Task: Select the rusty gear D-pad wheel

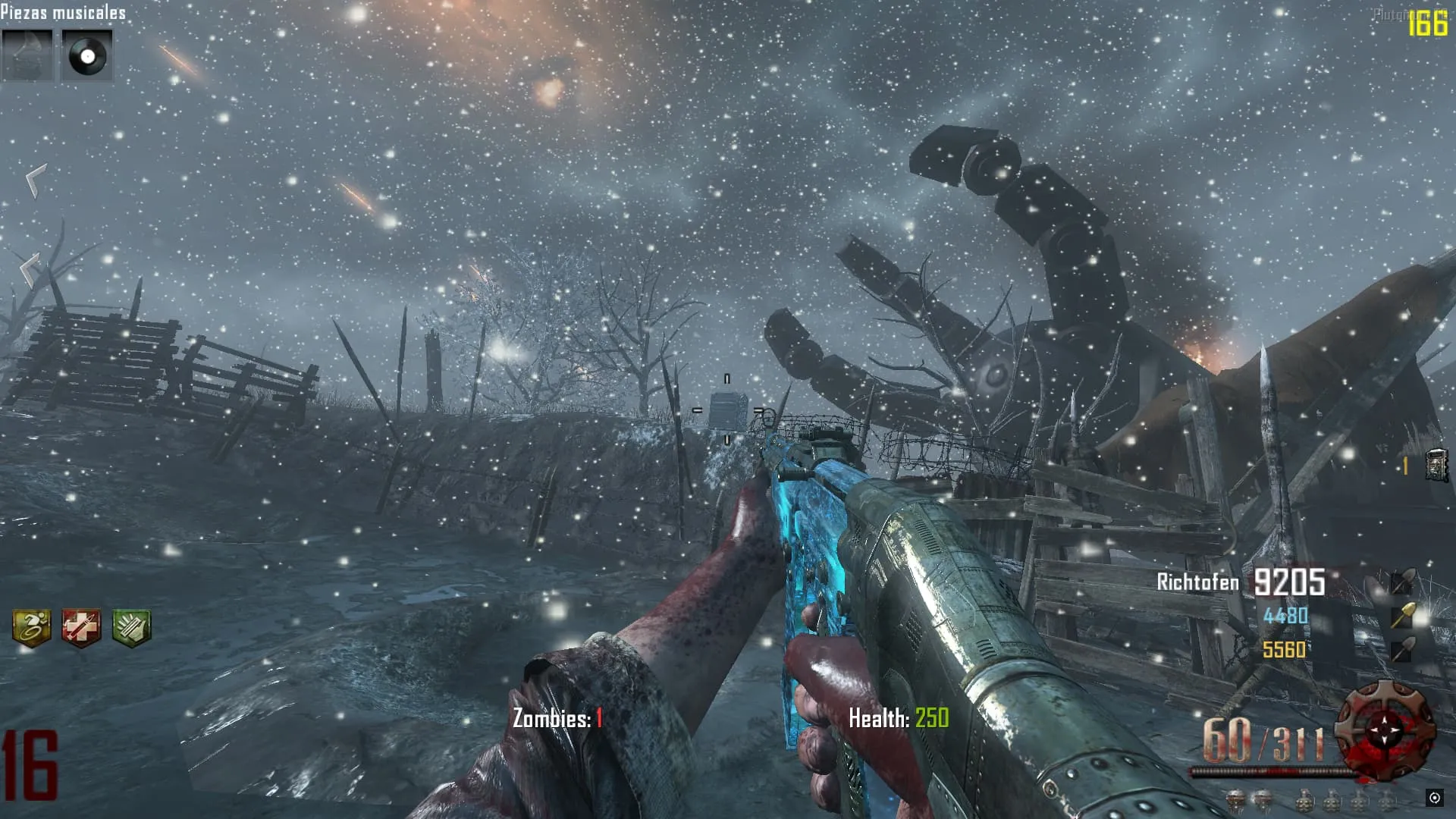Action: tap(1385, 731)
